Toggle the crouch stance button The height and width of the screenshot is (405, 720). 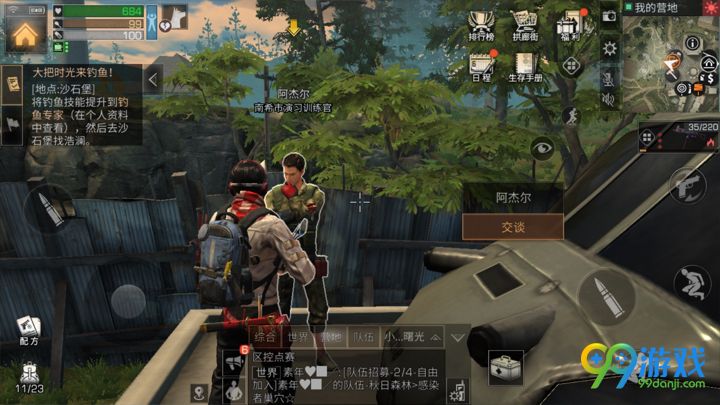pos(689,281)
